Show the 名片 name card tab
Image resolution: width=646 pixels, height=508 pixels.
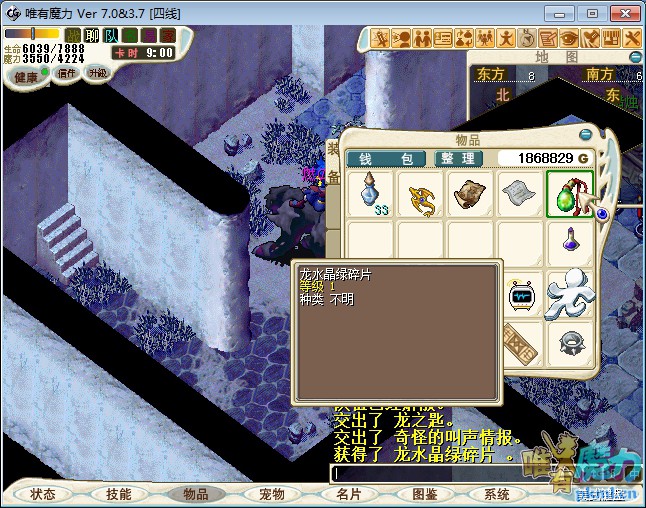pyautogui.click(x=348, y=494)
